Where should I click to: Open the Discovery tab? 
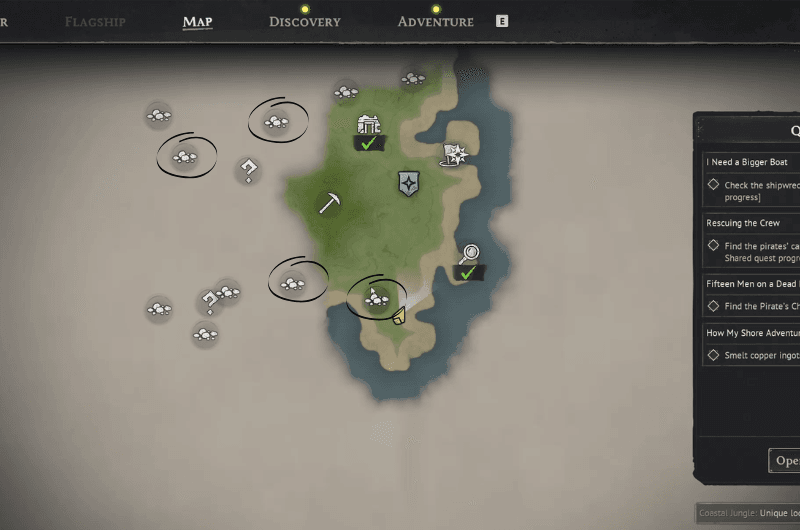(x=304, y=21)
